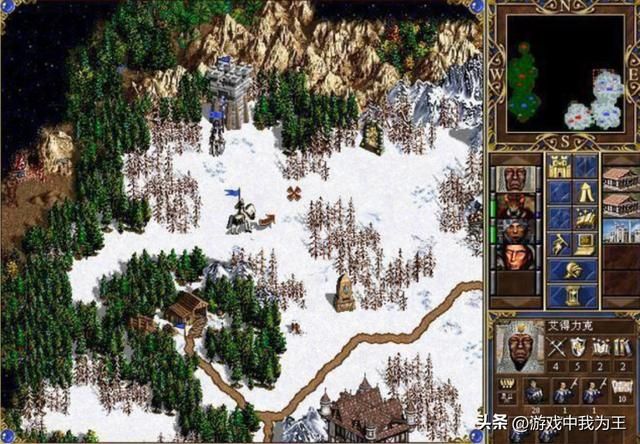The width and height of the screenshot is (640, 444).
Task: Click the crossed swords attack skill icon
Action: (x=556, y=346)
